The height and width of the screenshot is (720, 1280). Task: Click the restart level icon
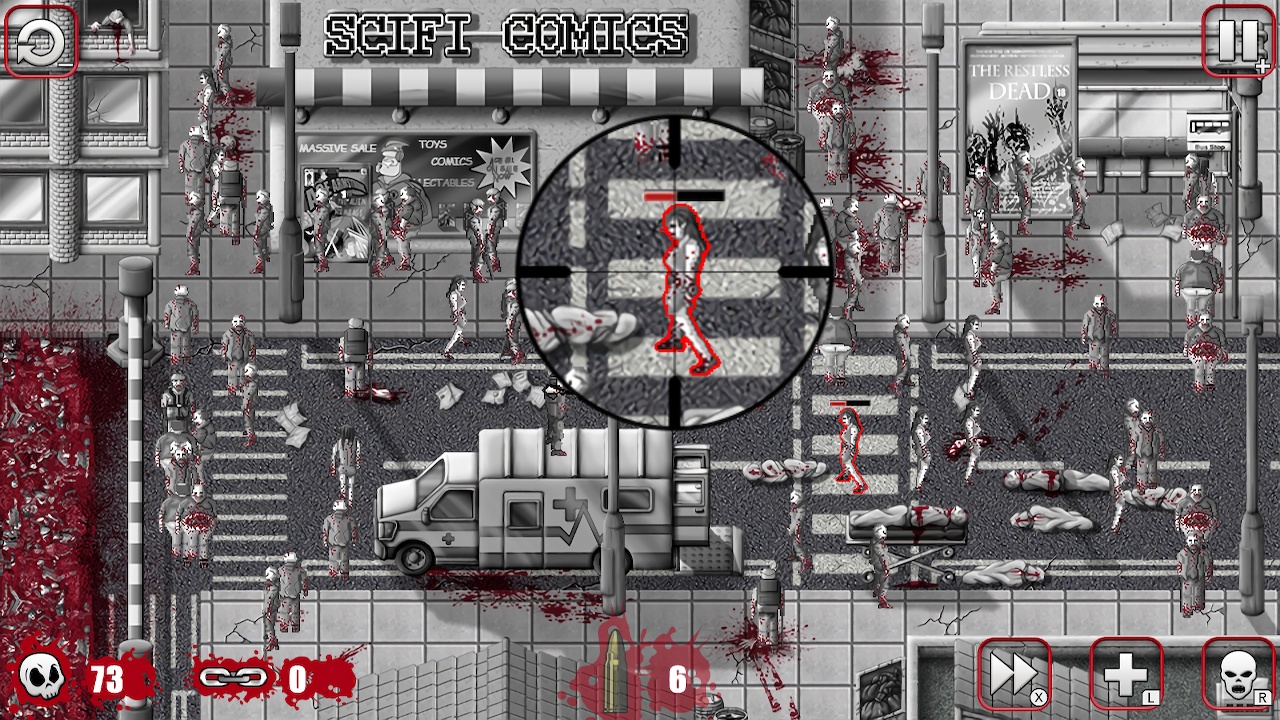point(40,42)
